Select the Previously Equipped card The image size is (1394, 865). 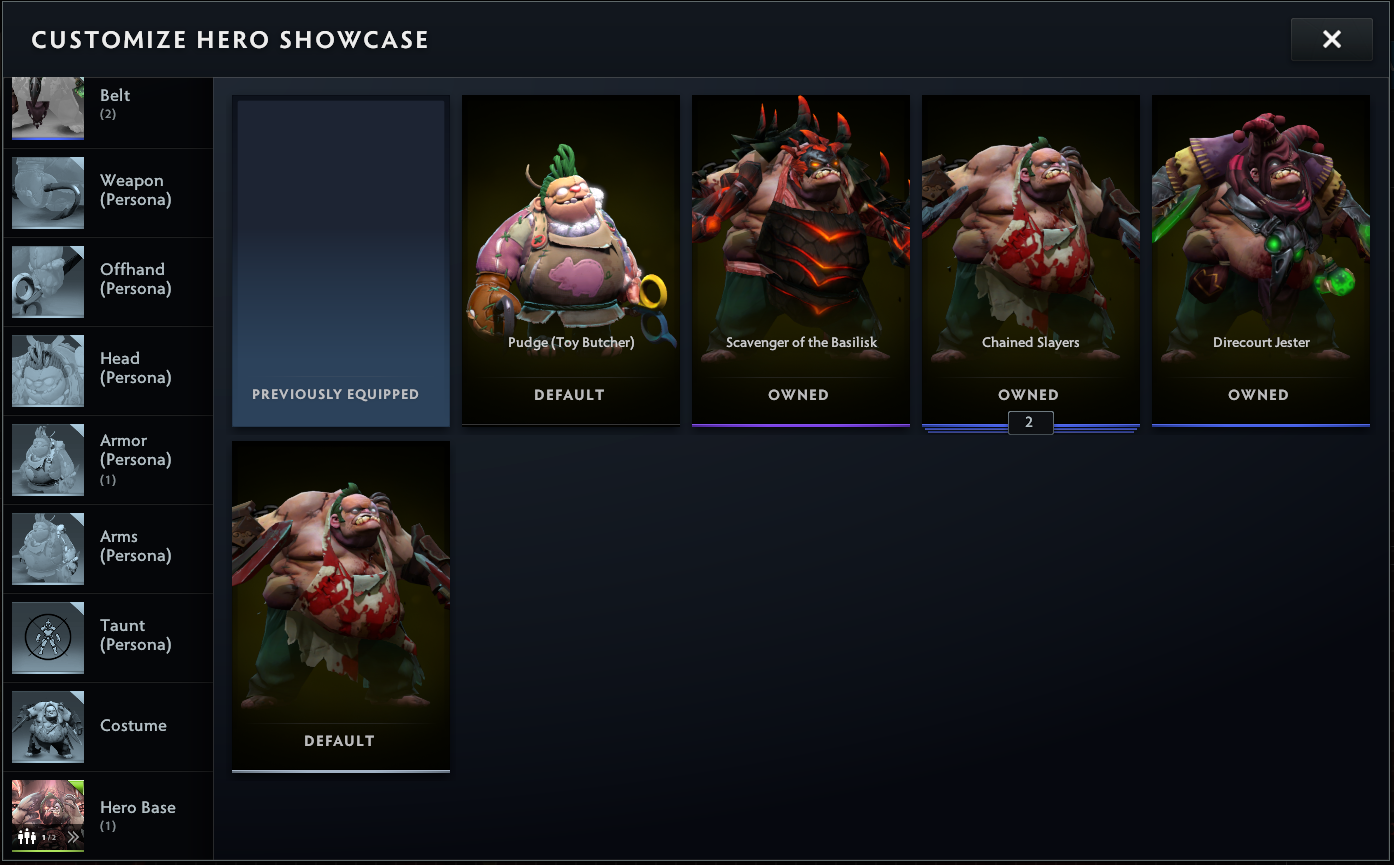click(x=341, y=261)
